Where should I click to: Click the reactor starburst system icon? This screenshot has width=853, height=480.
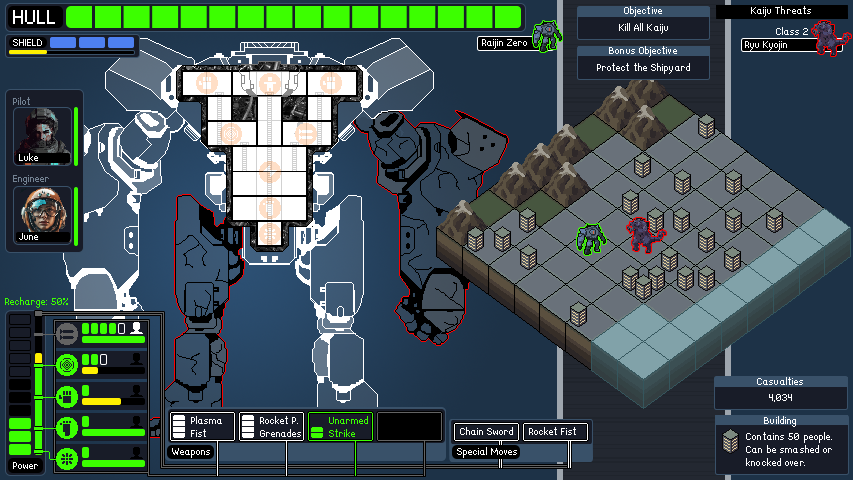click(x=67, y=458)
